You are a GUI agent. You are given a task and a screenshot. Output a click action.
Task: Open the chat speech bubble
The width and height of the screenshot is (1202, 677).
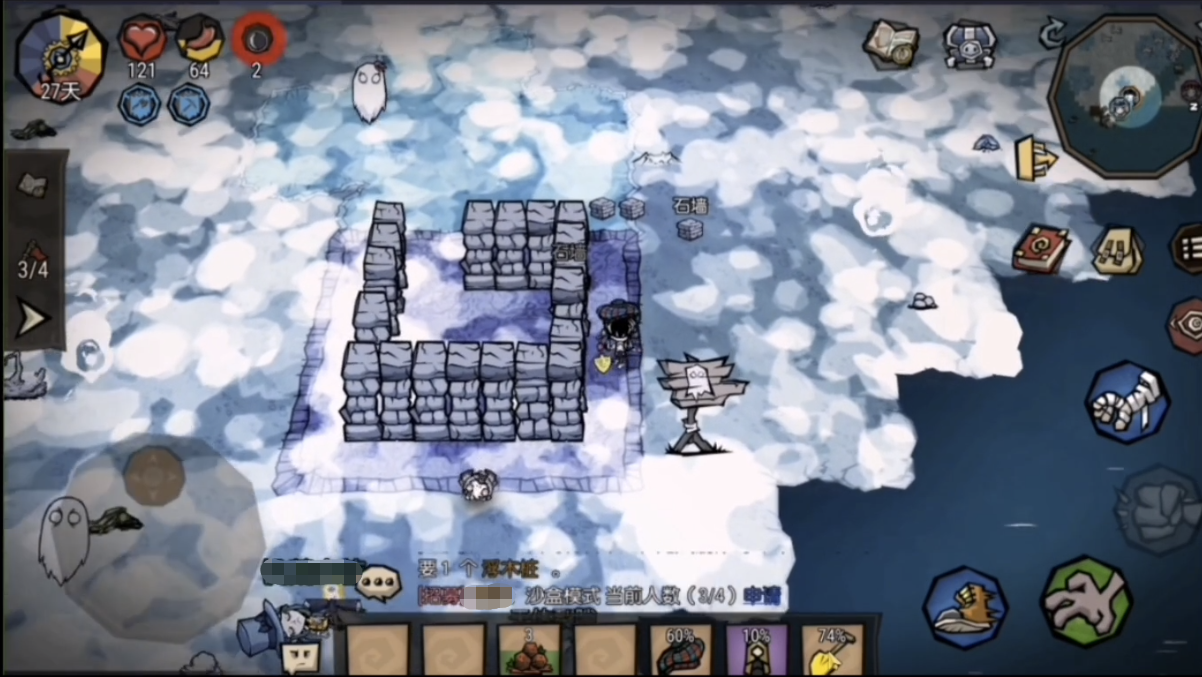[x=379, y=582]
